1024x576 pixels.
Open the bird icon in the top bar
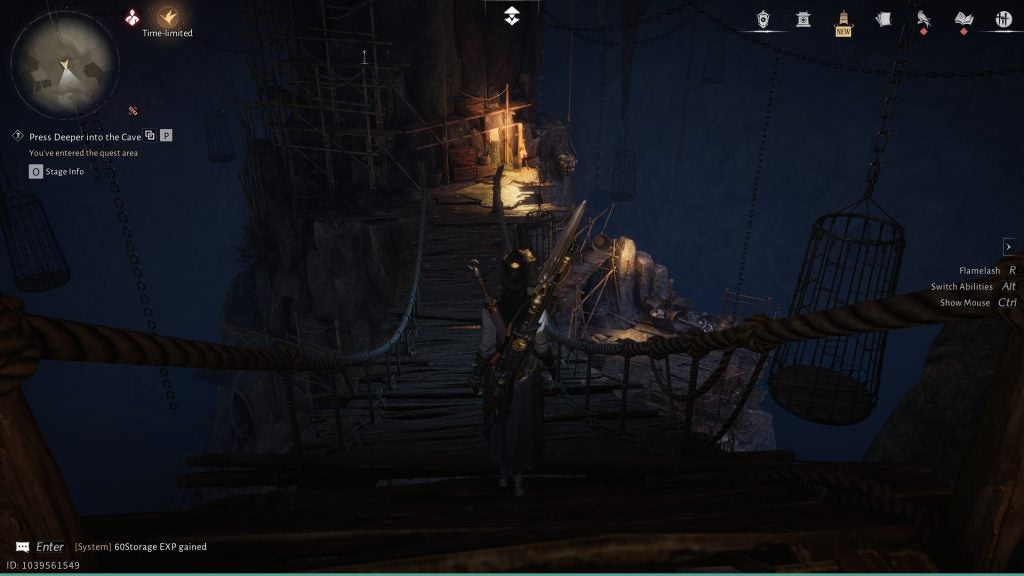pos(923,19)
